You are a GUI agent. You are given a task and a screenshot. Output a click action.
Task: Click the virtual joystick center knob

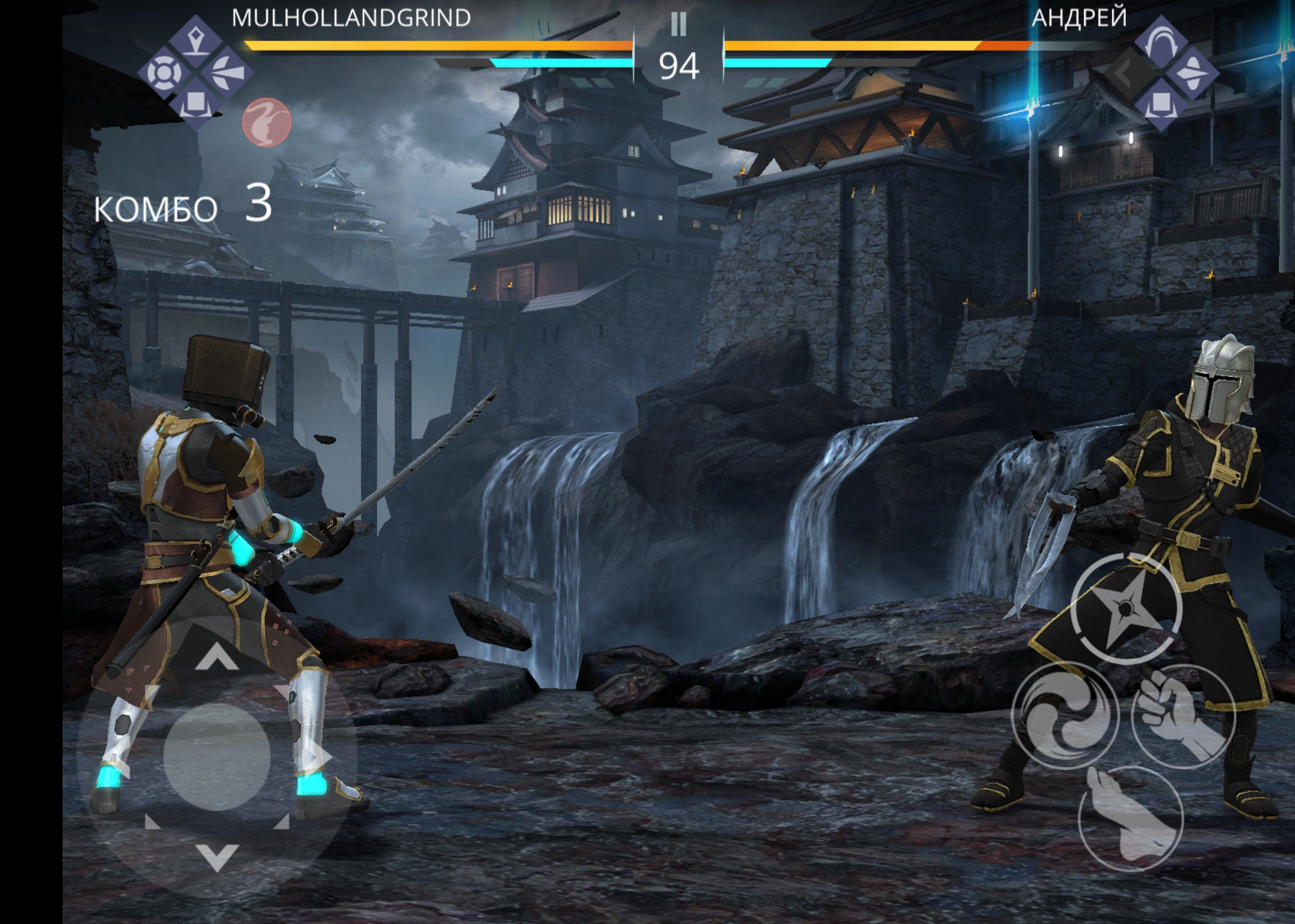pyautogui.click(x=217, y=756)
